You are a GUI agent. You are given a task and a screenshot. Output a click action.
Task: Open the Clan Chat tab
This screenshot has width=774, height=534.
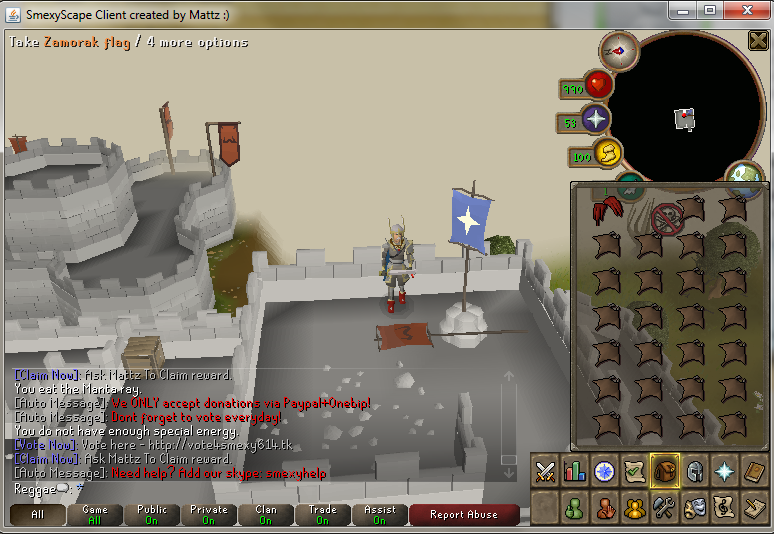click(635, 508)
